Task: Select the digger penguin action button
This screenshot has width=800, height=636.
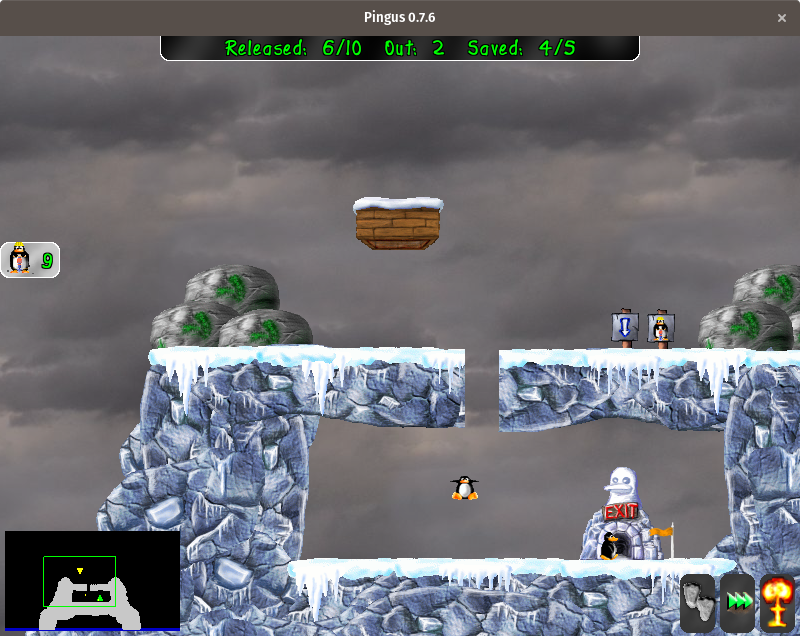Action: [29, 260]
